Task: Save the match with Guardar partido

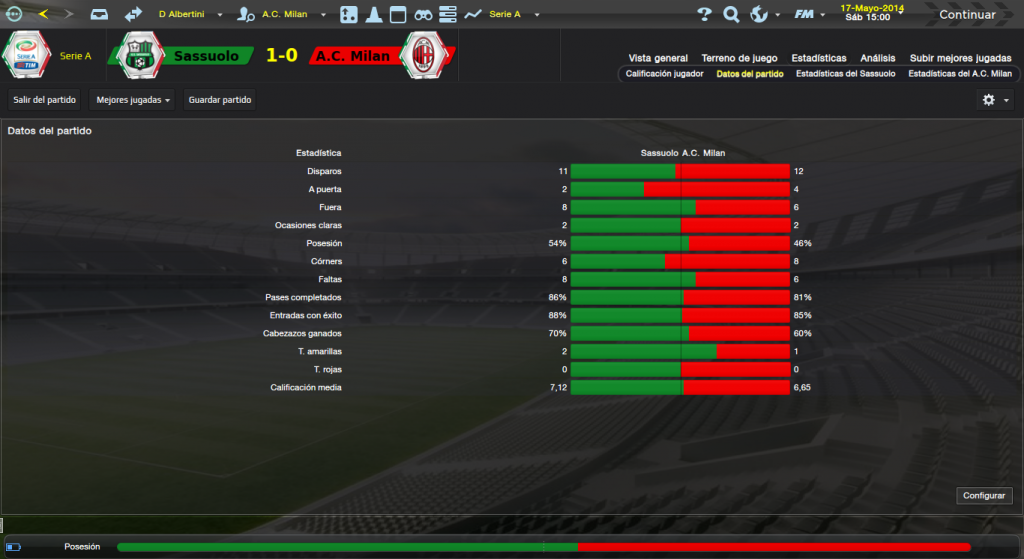Action: (x=220, y=100)
